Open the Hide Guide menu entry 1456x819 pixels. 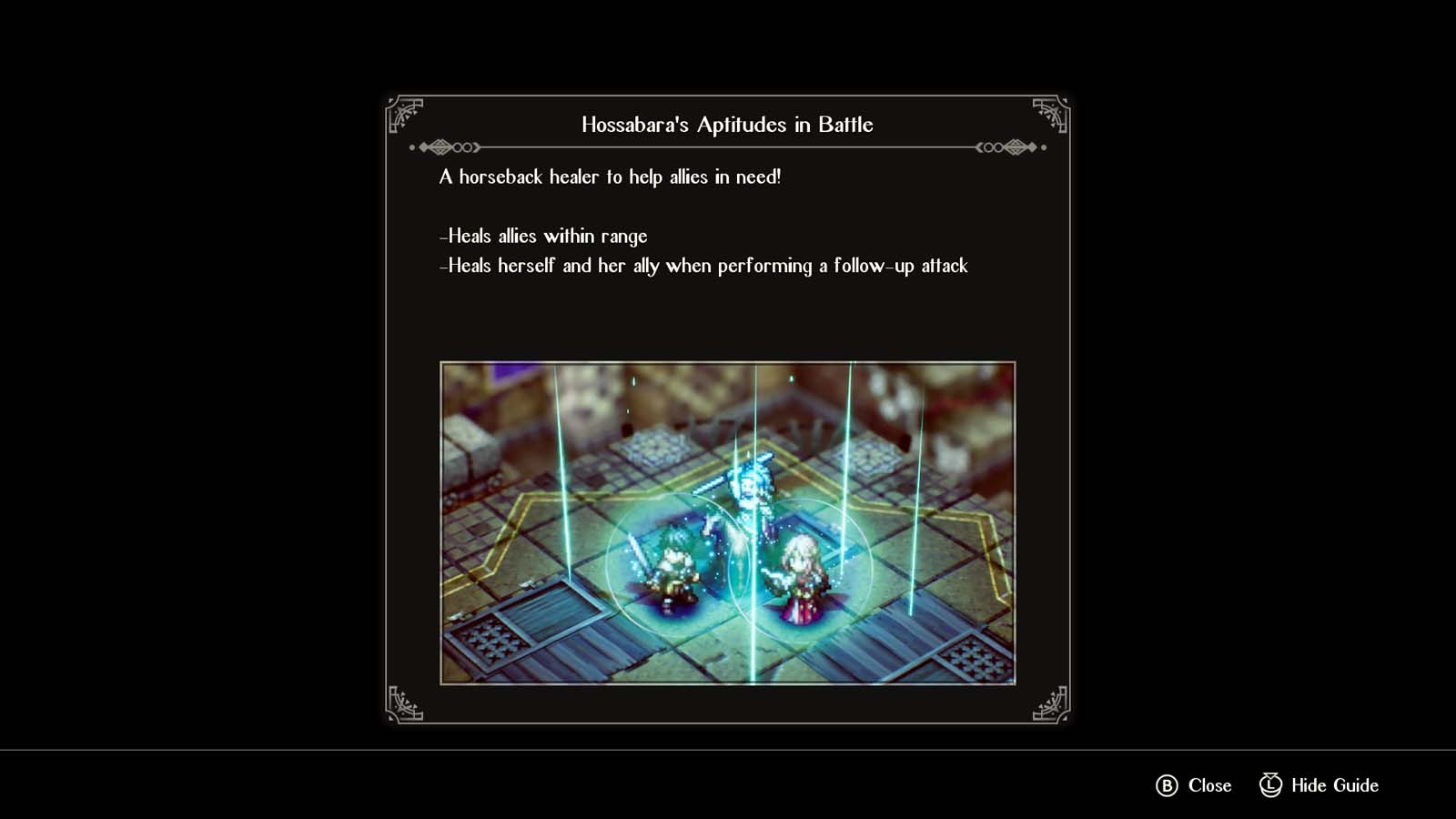[1317, 784]
